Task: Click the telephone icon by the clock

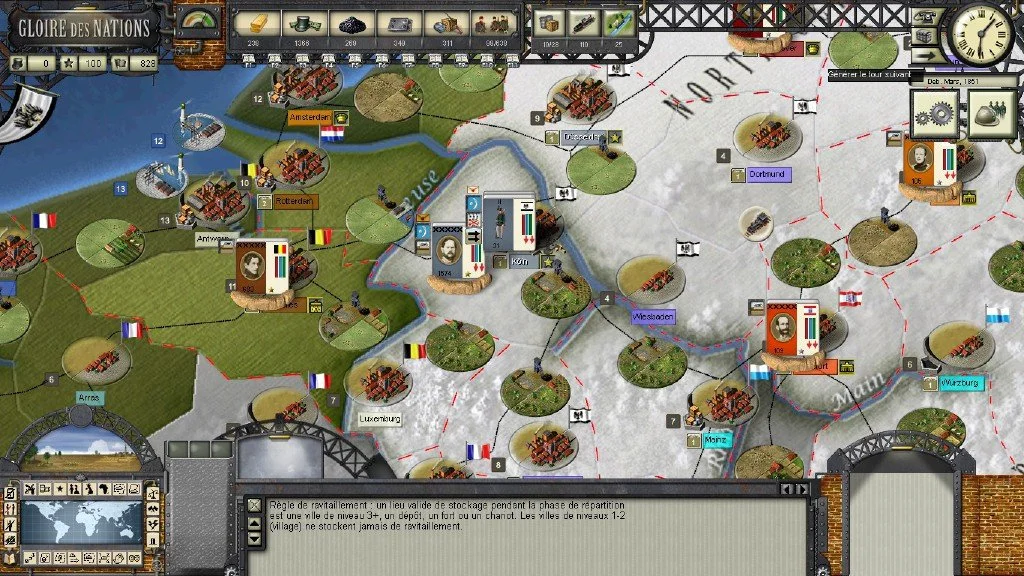Action: pyautogui.click(x=926, y=15)
